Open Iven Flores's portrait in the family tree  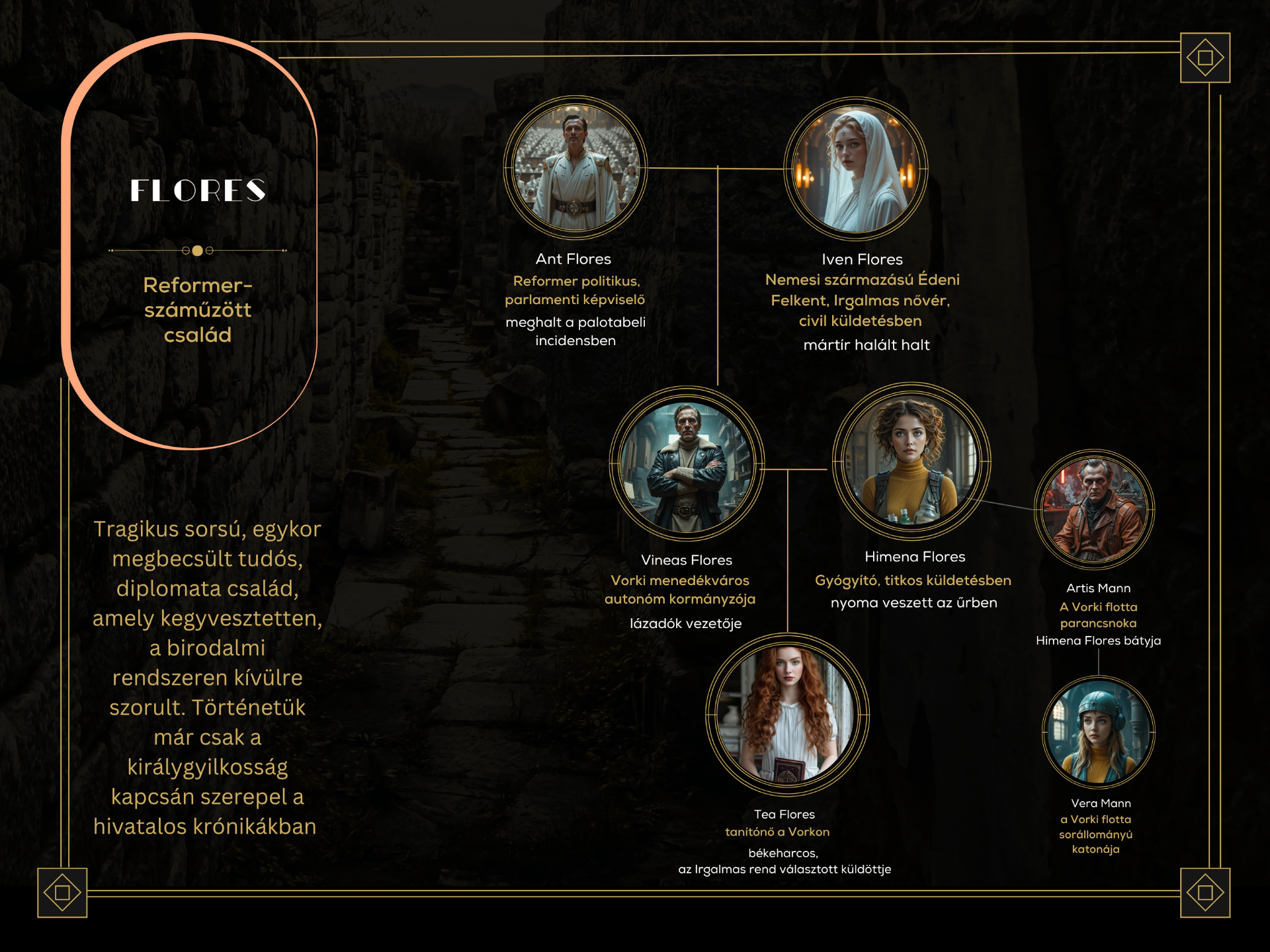tap(855, 169)
